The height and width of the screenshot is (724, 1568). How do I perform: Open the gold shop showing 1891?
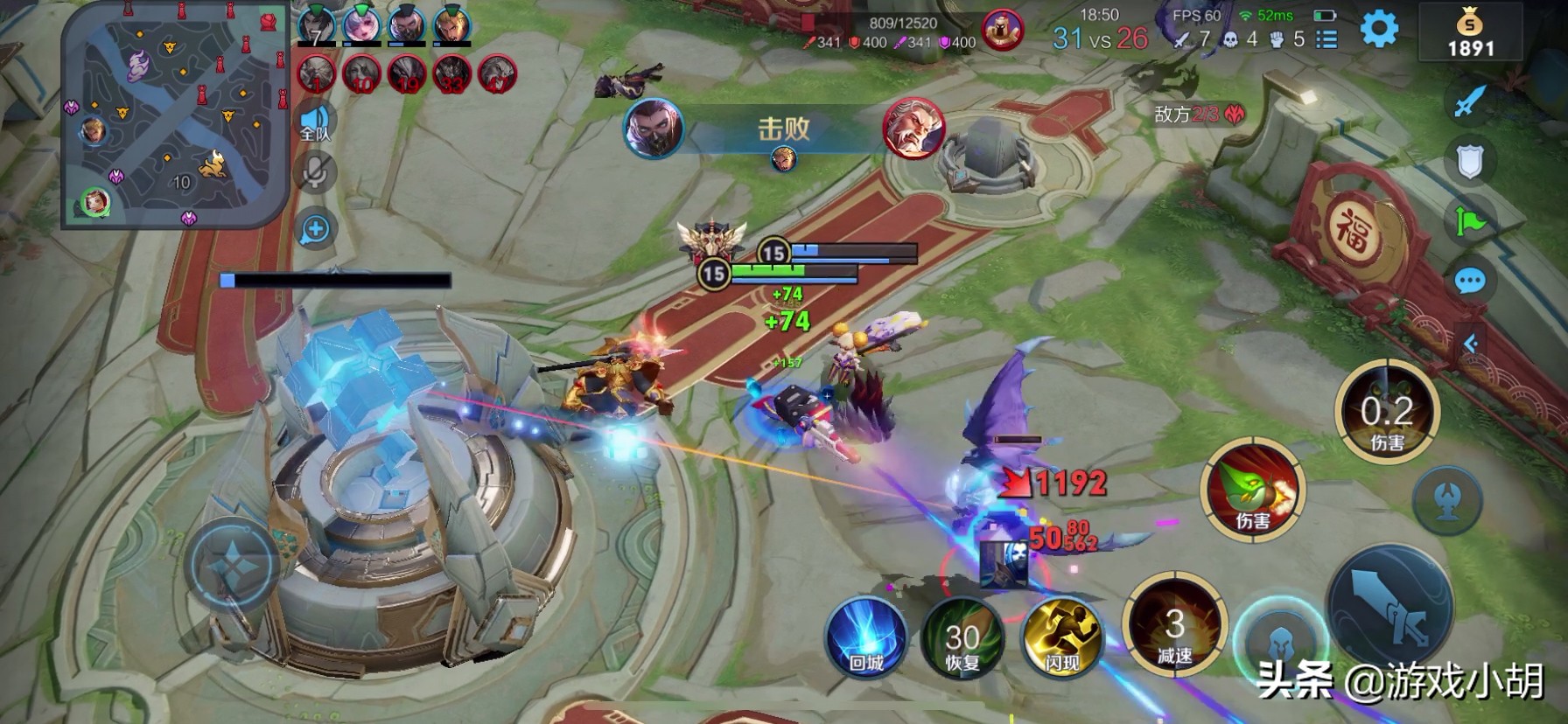(x=1470, y=33)
